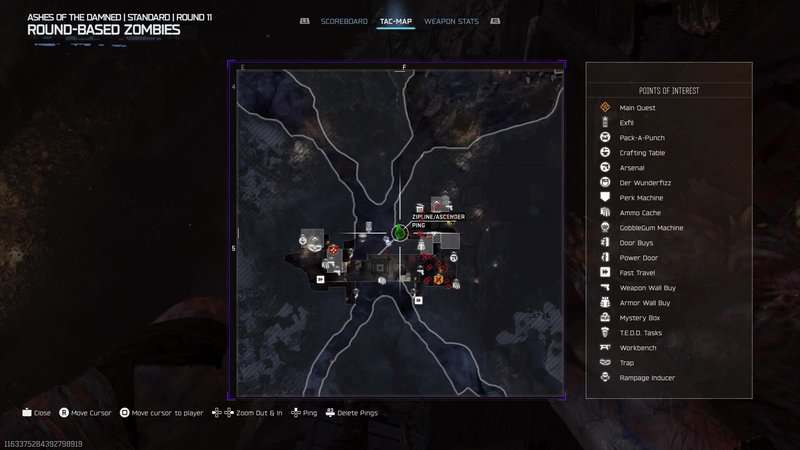The height and width of the screenshot is (450, 800).
Task: Select Mystery Box in the legend
Action: [638, 318]
